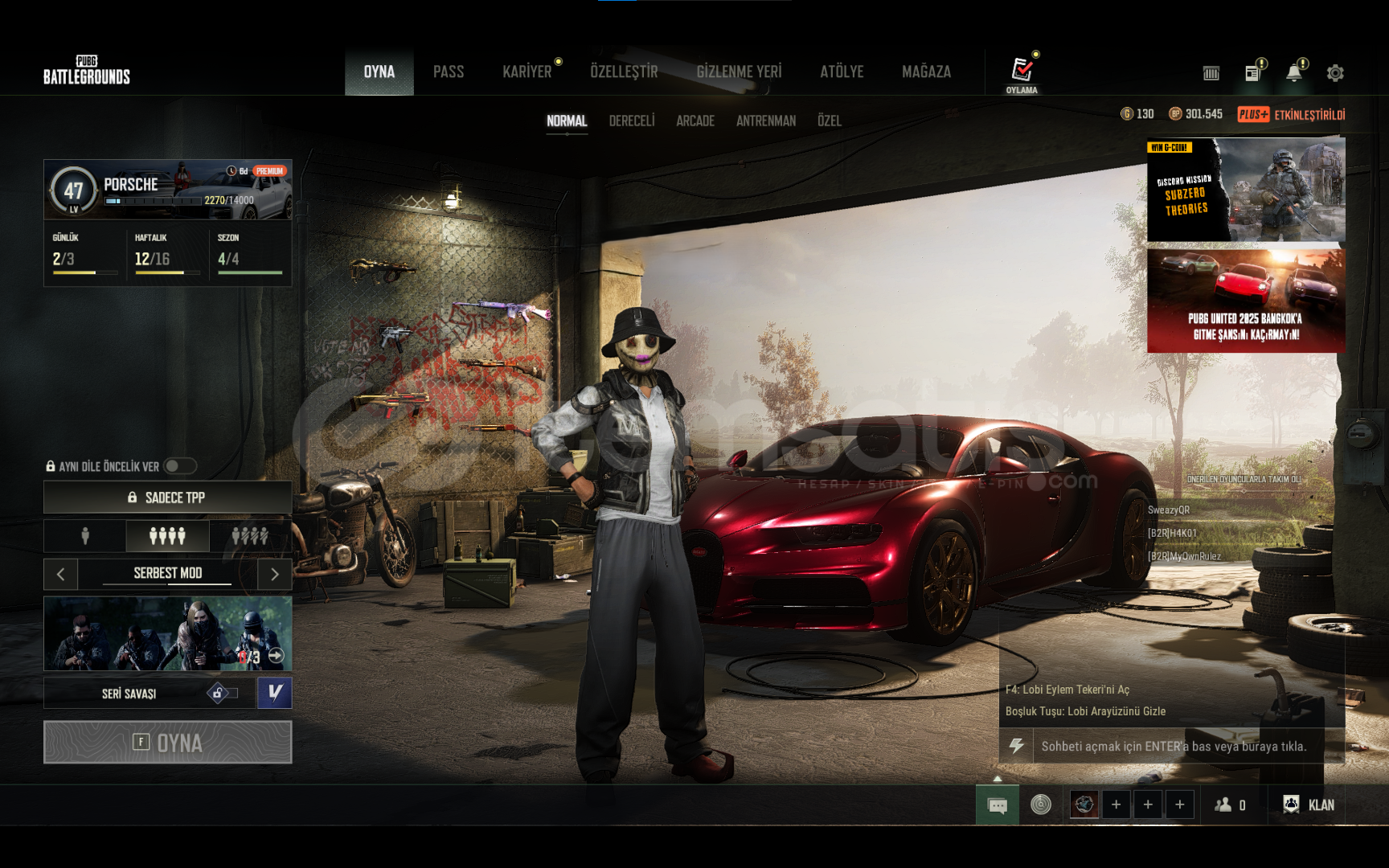This screenshot has height=868, width=1389.
Task: Switch to ARCADE mode
Action: tap(695, 121)
